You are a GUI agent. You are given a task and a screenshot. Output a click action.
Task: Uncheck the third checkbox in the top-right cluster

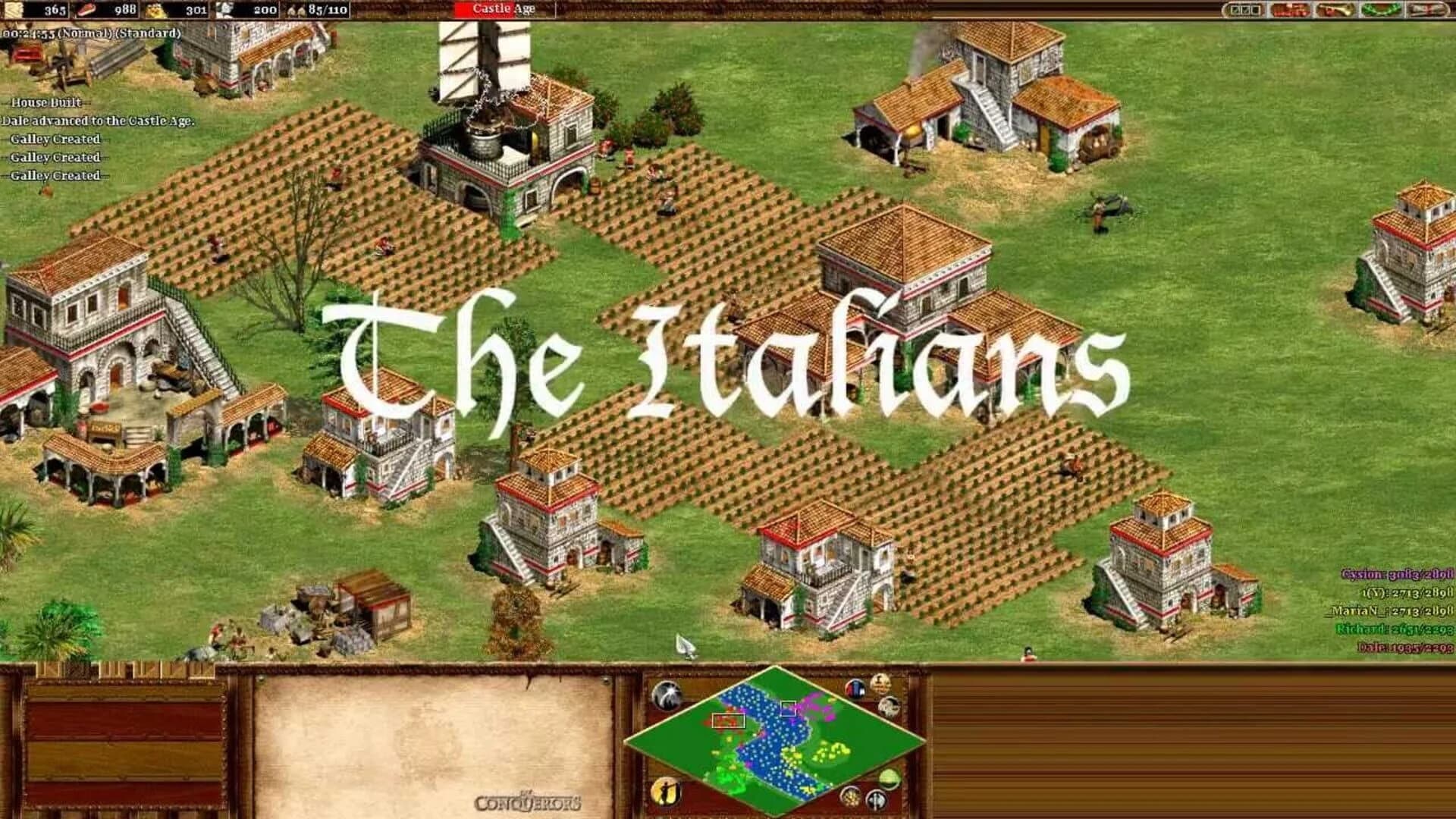1254,10
